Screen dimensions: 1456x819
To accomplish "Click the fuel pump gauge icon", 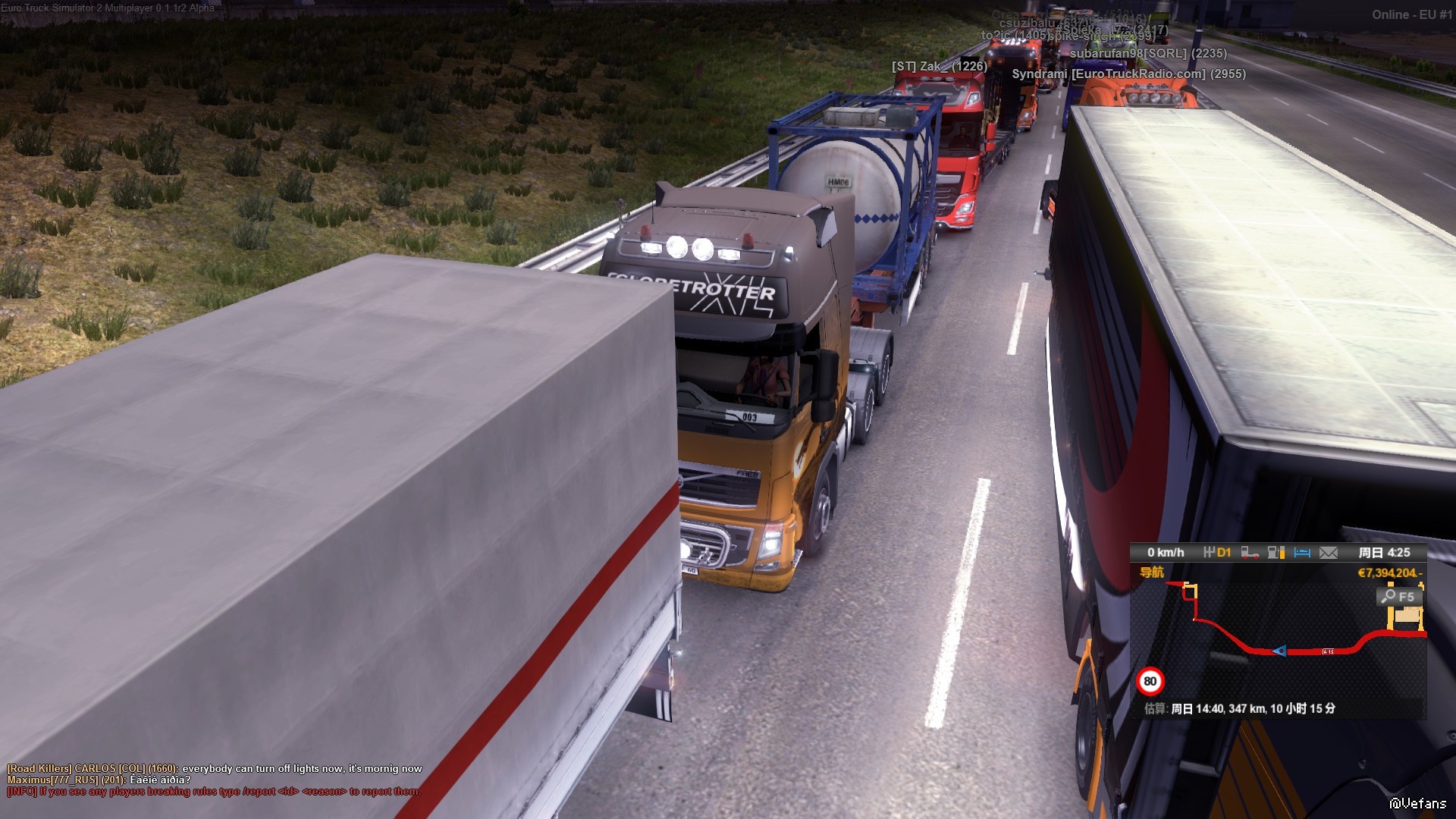I will (1276, 553).
